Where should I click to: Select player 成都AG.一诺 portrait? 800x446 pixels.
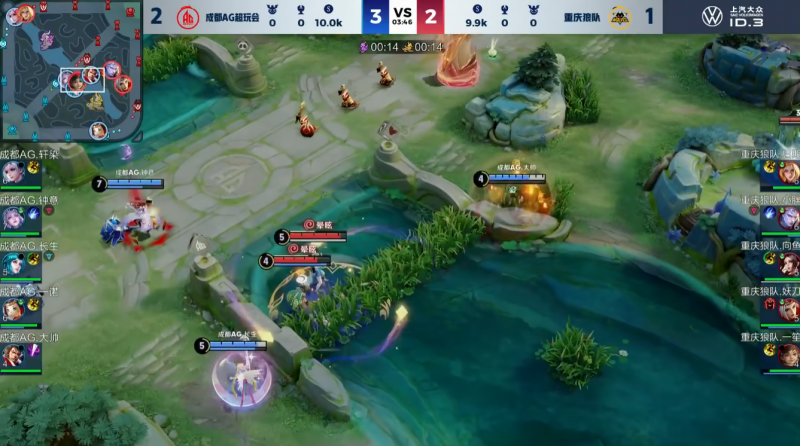[13, 309]
